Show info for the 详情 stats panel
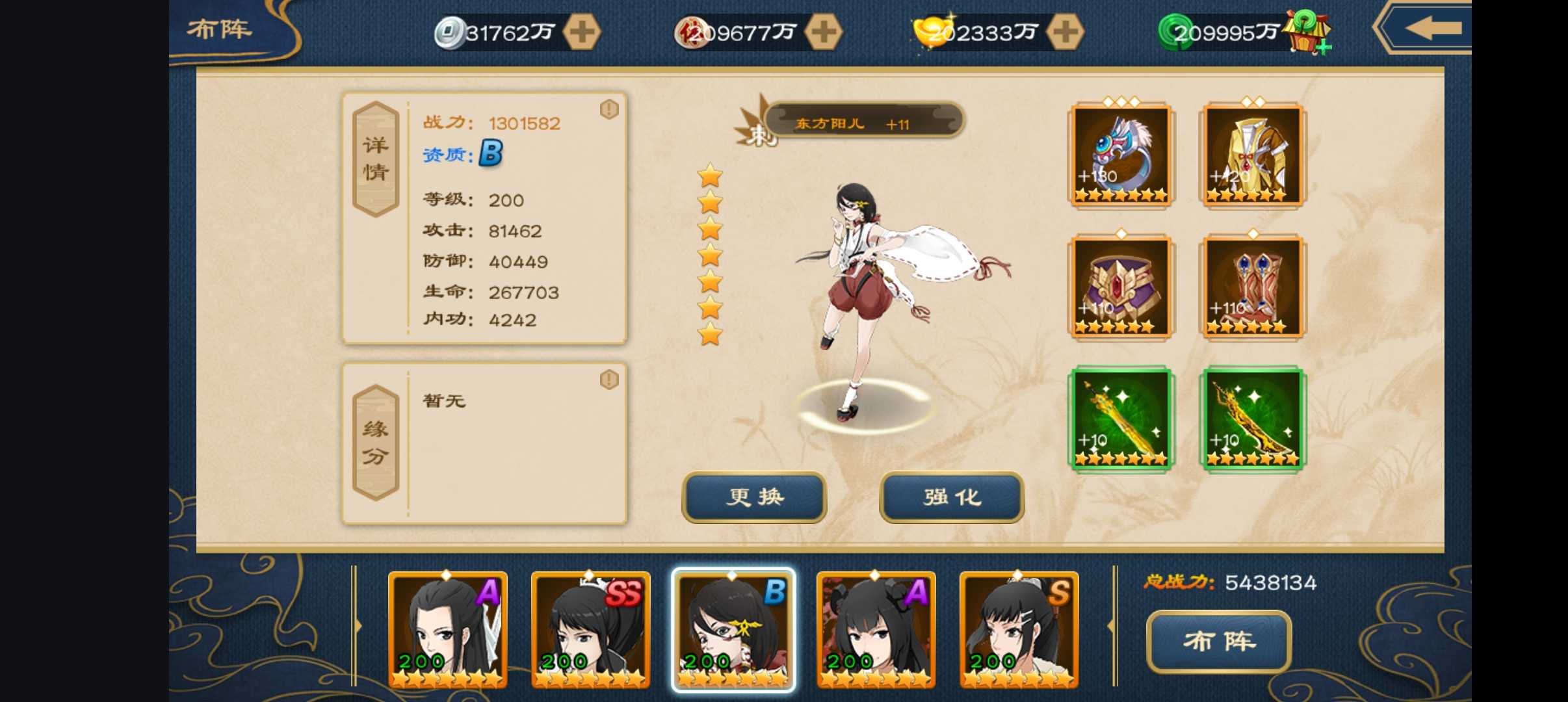This screenshot has height=702, width=1568. (609, 109)
